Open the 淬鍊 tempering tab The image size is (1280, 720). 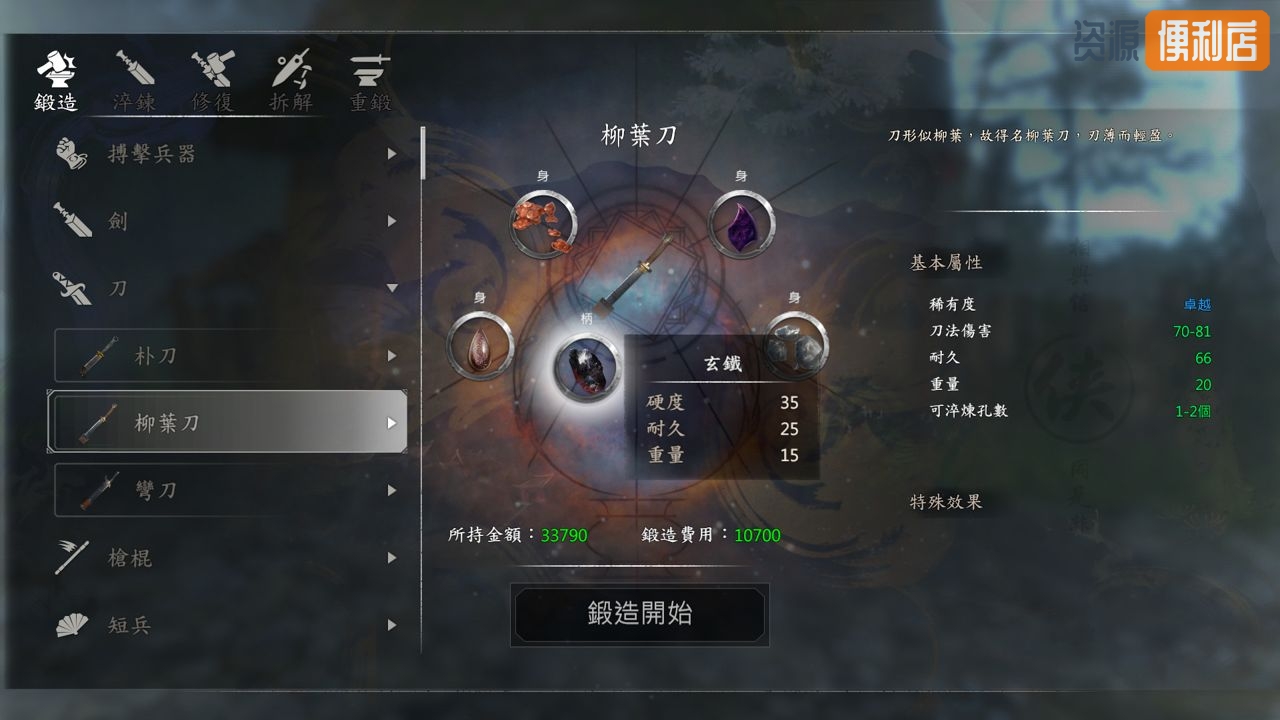click(134, 81)
